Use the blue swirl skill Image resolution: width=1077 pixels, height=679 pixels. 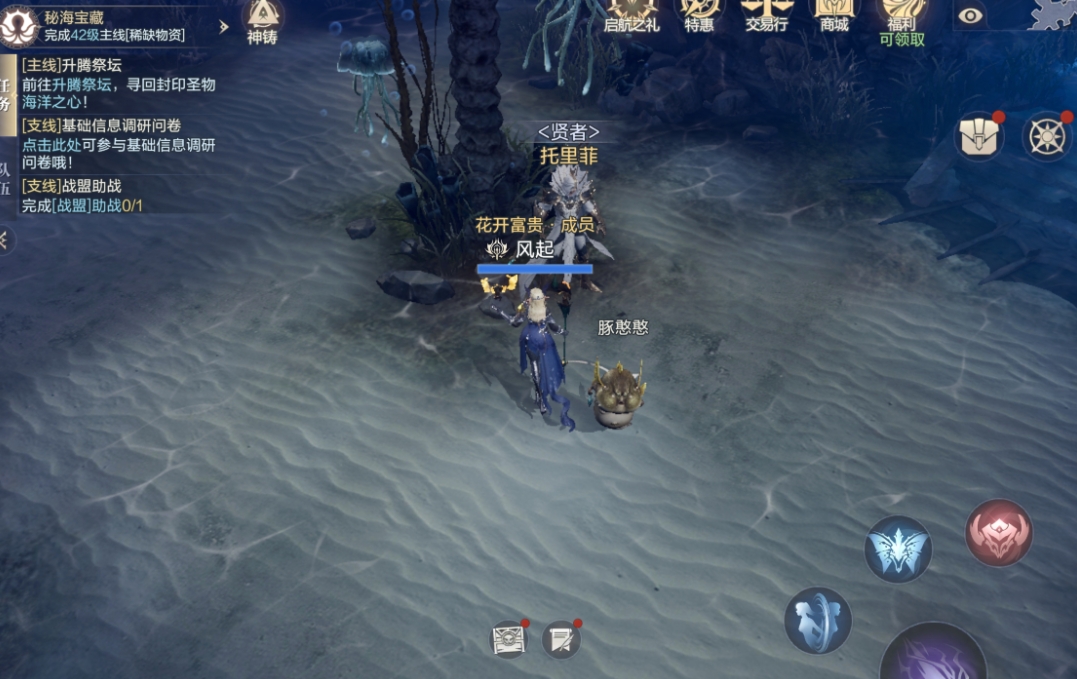click(817, 620)
